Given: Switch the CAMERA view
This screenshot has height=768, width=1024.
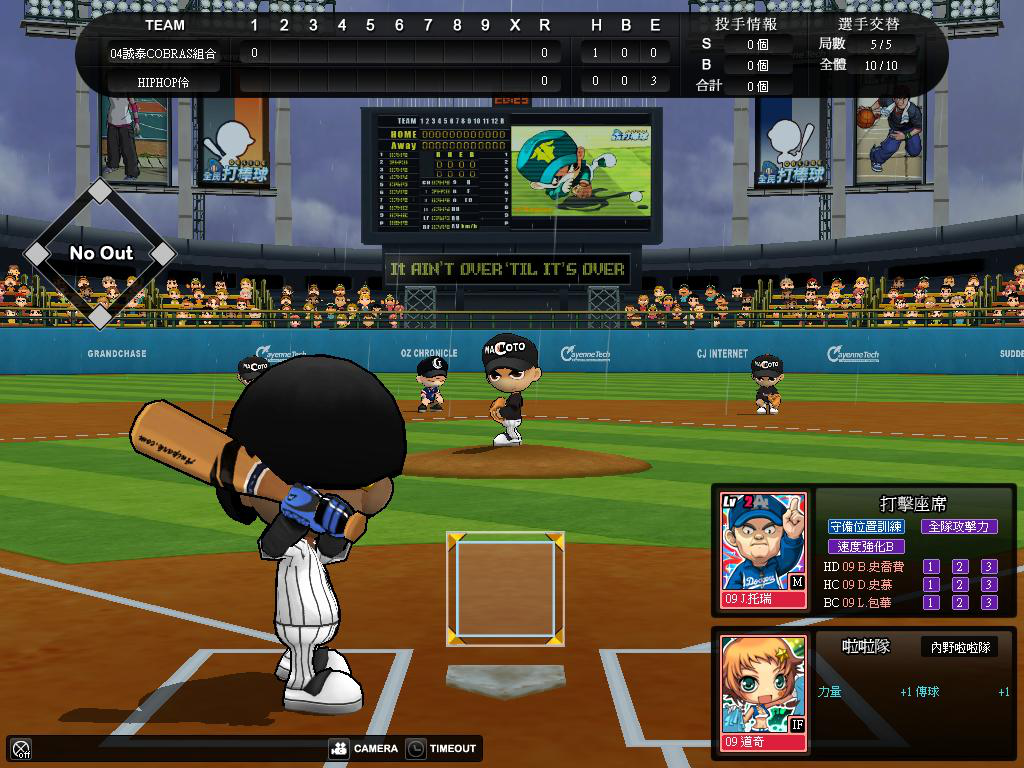Looking at the screenshot, I should [x=364, y=748].
